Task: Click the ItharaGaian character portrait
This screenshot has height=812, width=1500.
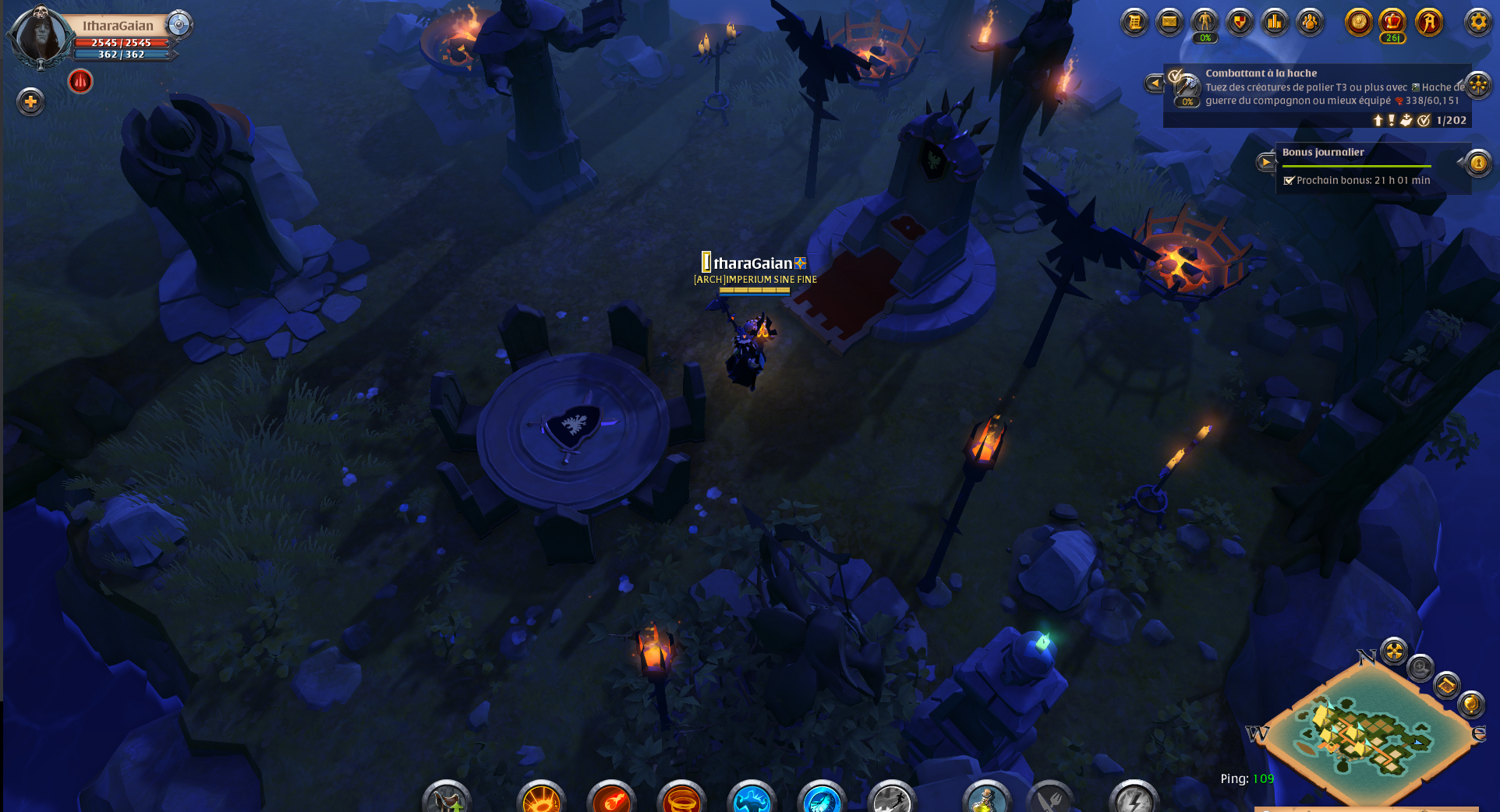Action: click(x=39, y=36)
